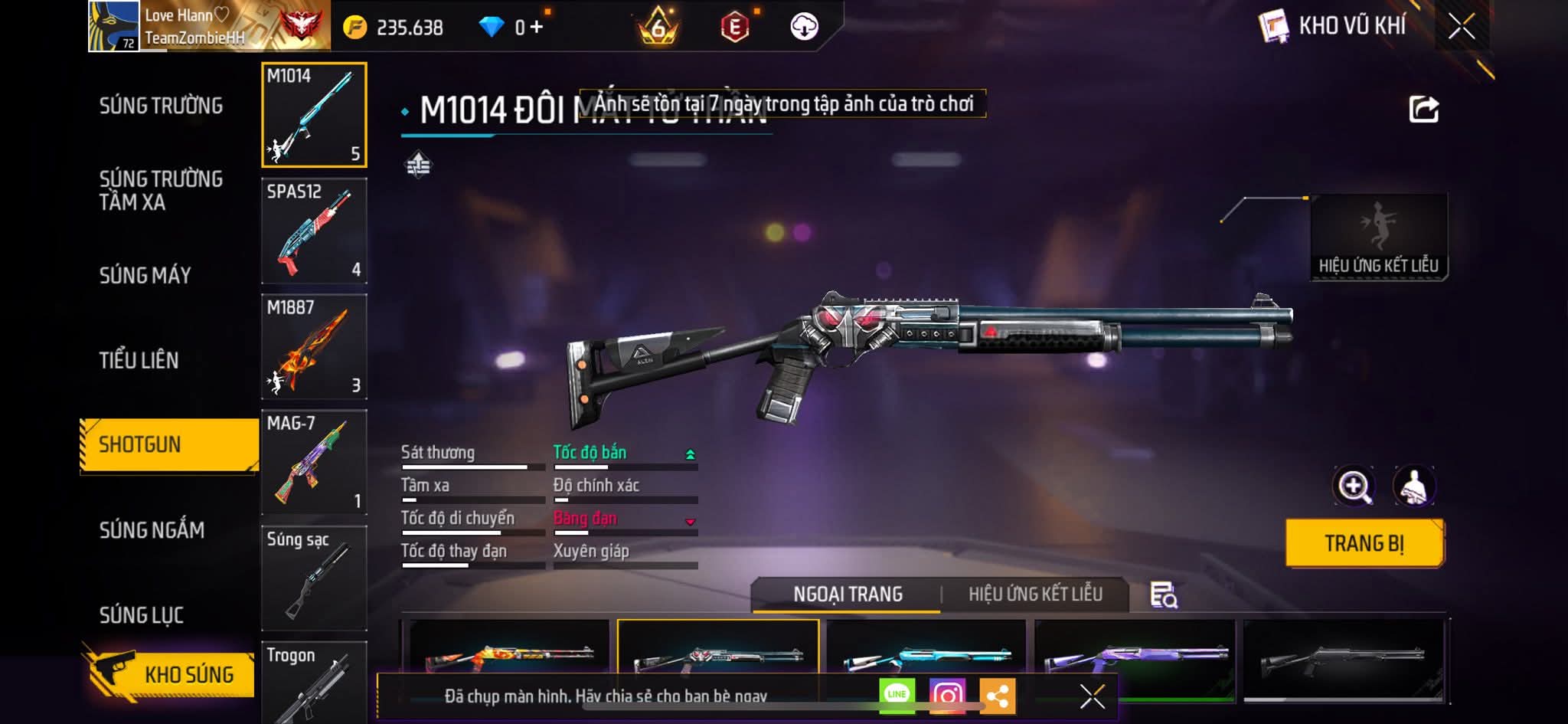Dismiss the screenshot share banner
The height and width of the screenshot is (724, 1568).
(x=1092, y=696)
